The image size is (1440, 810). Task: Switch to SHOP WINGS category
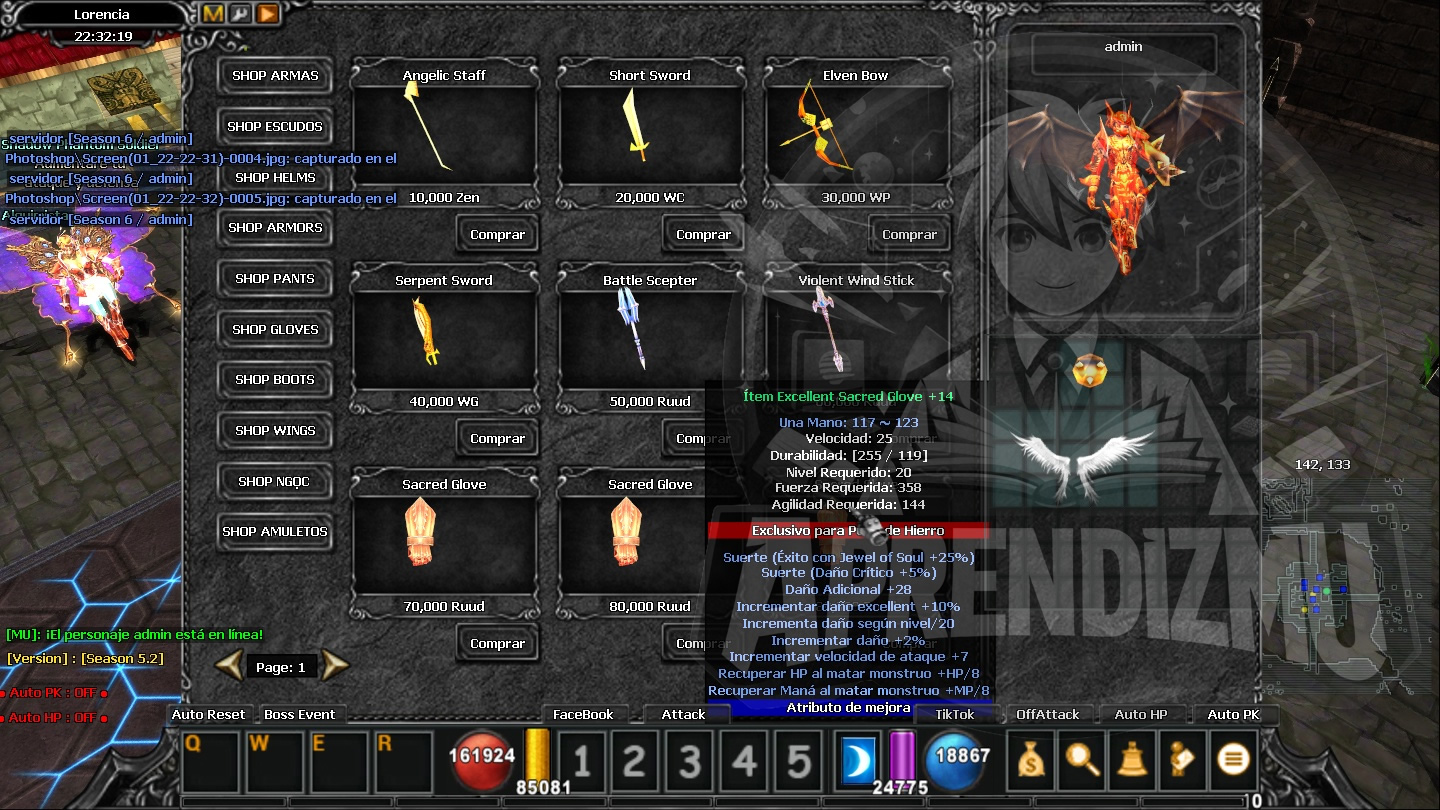(x=275, y=430)
